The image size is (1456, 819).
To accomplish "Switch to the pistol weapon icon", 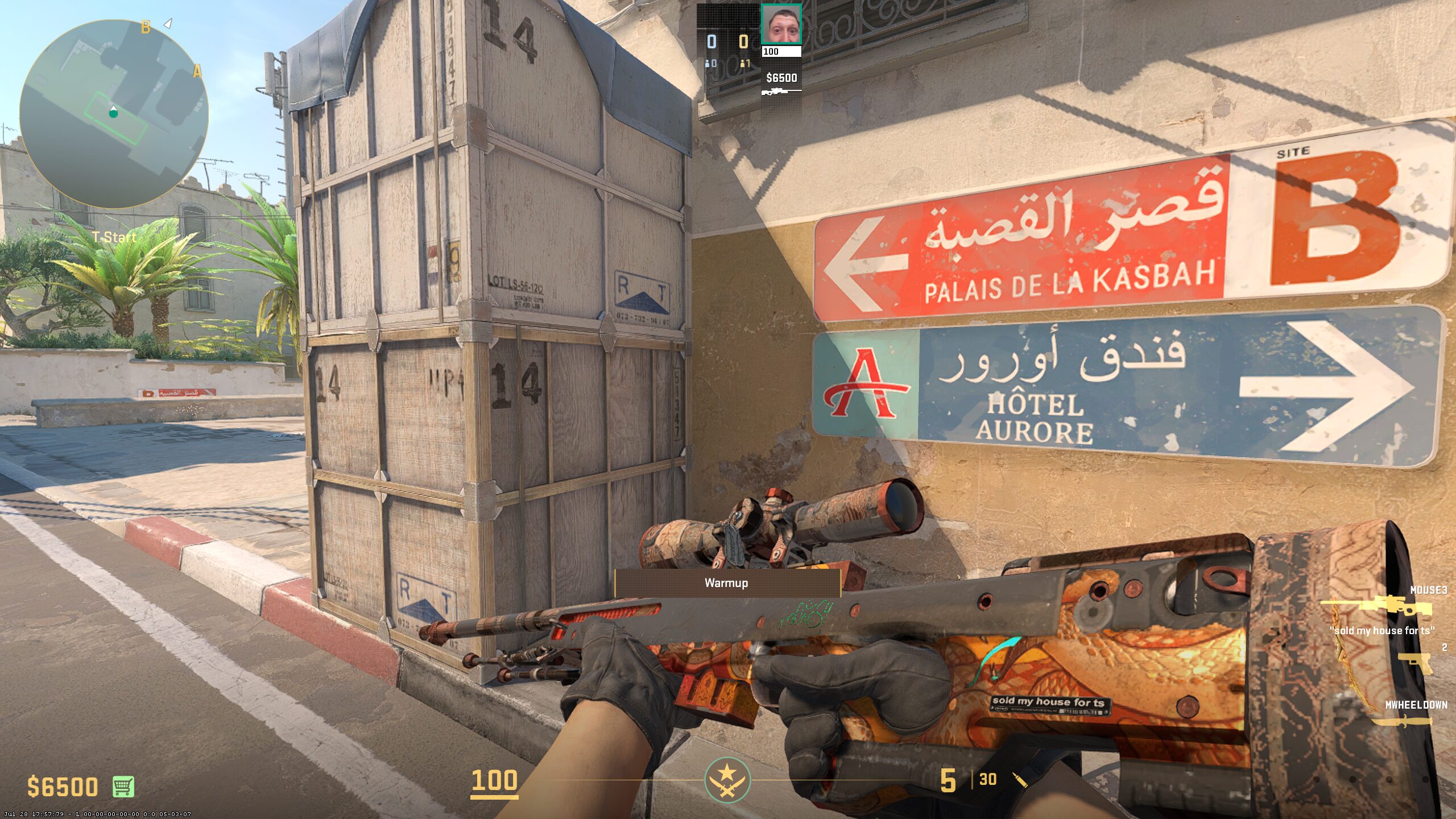I will tap(1414, 662).
